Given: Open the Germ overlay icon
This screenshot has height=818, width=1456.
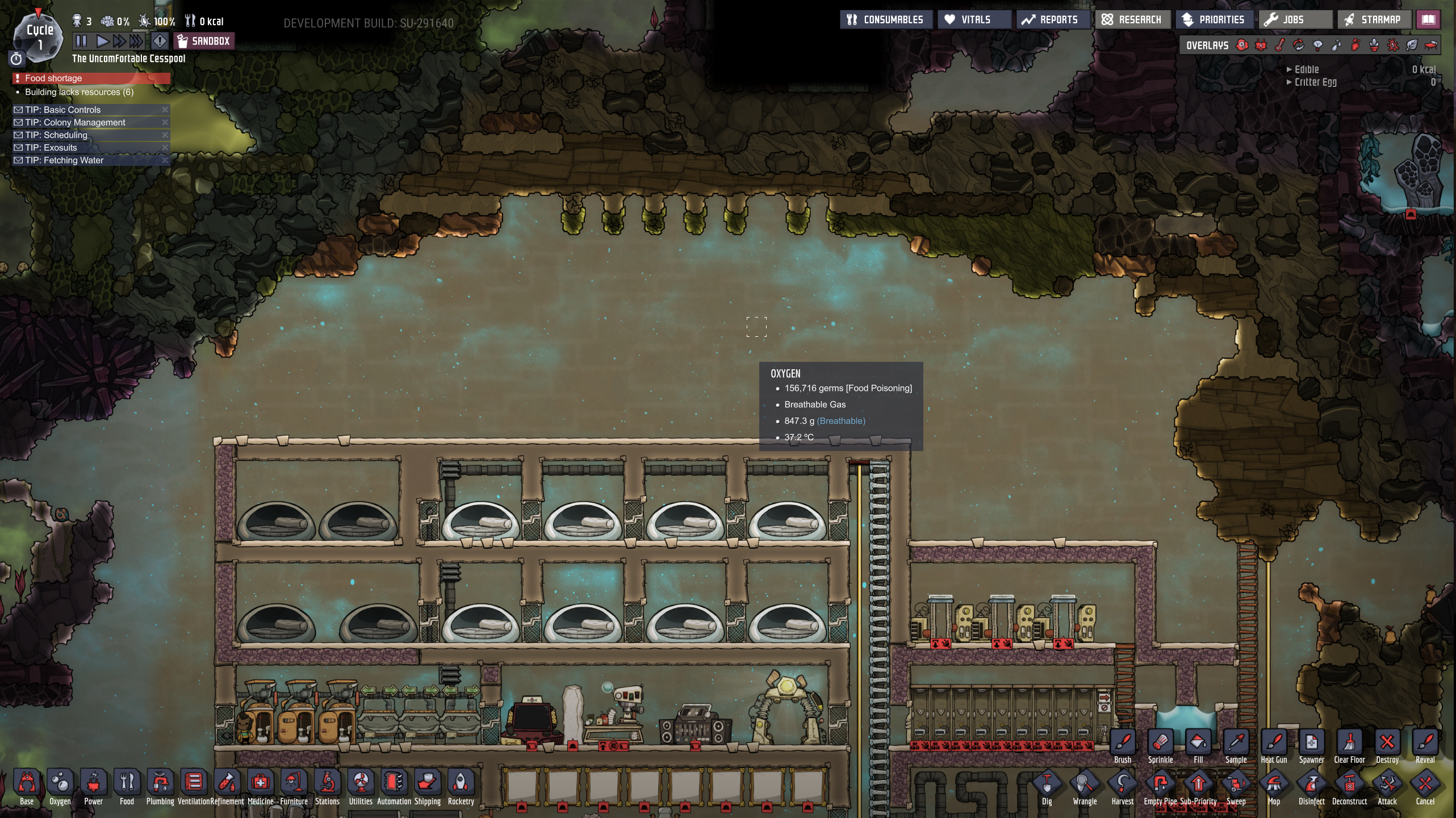Looking at the screenshot, I should coord(1394,45).
